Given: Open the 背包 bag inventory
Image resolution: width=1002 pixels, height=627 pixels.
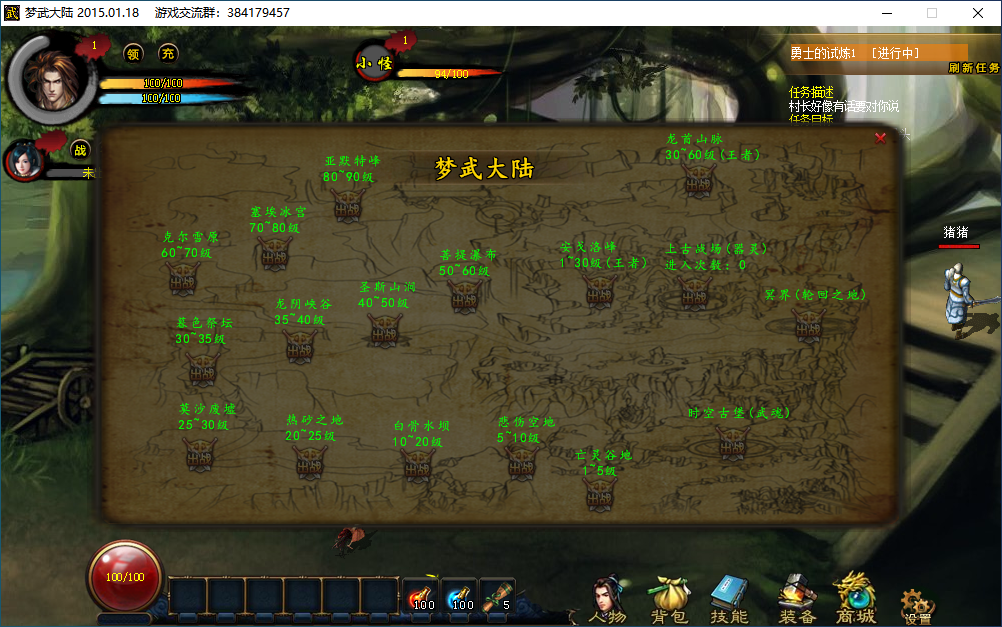Looking at the screenshot, I should (670, 600).
